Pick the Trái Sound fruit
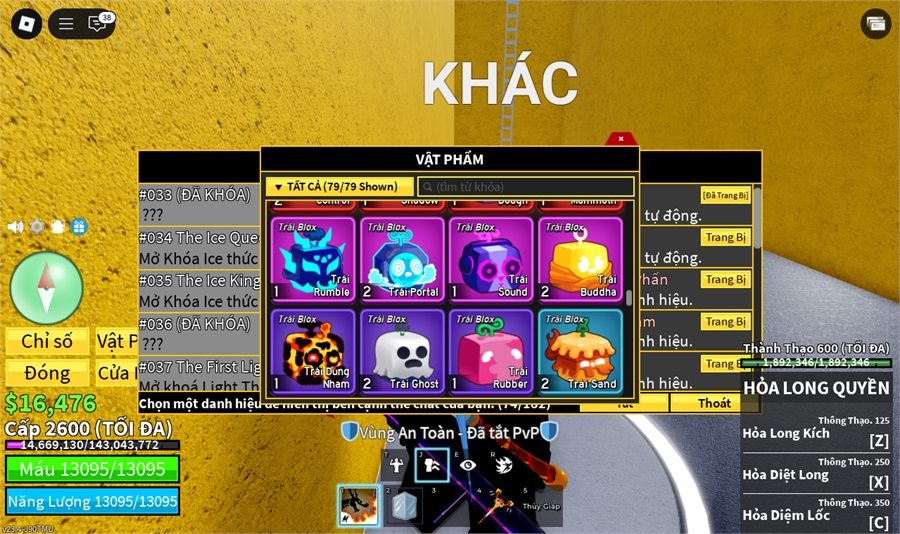Image resolution: width=900 pixels, height=534 pixels. 491,259
